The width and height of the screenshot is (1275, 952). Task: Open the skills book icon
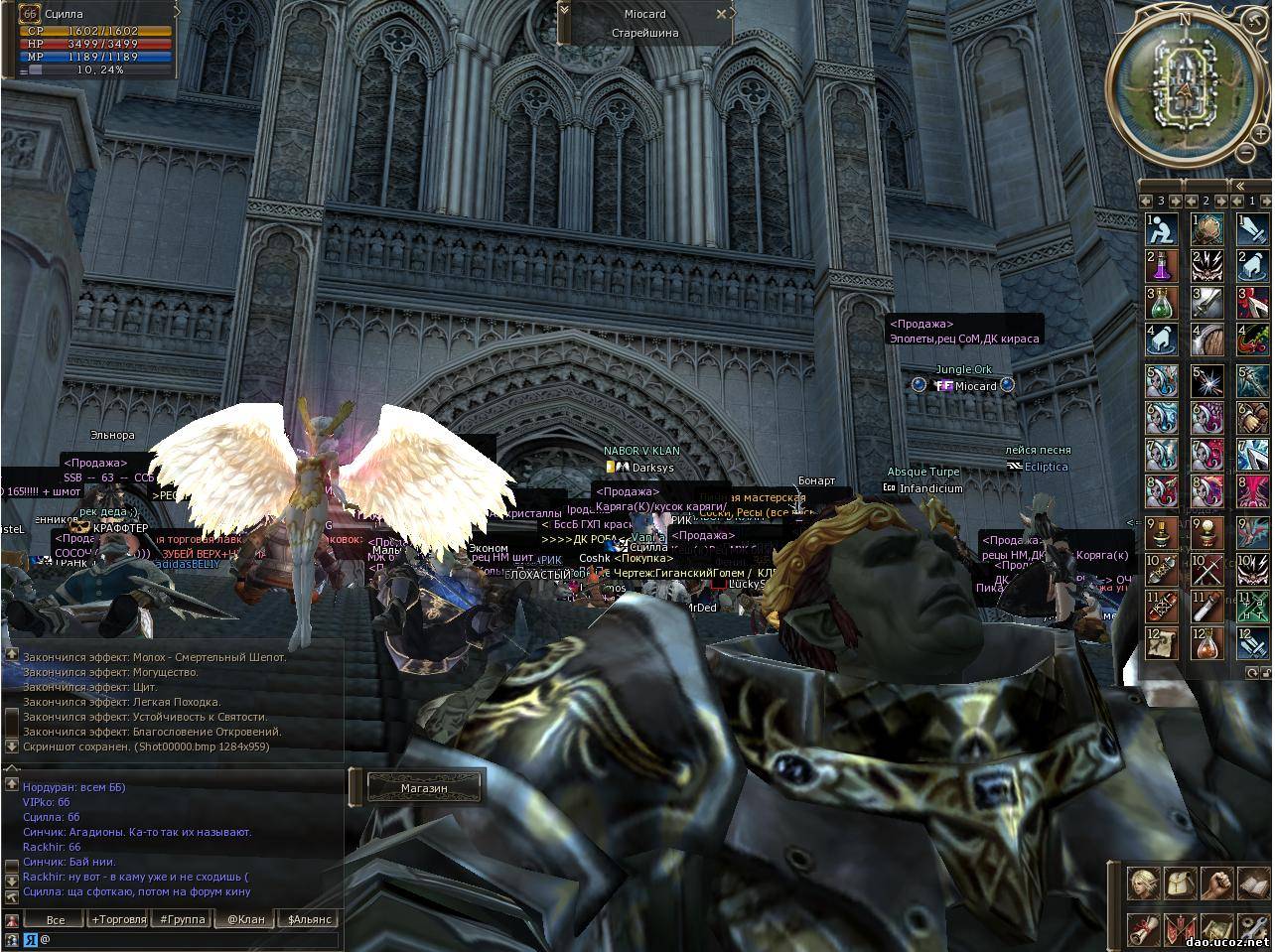[1252, 883]
